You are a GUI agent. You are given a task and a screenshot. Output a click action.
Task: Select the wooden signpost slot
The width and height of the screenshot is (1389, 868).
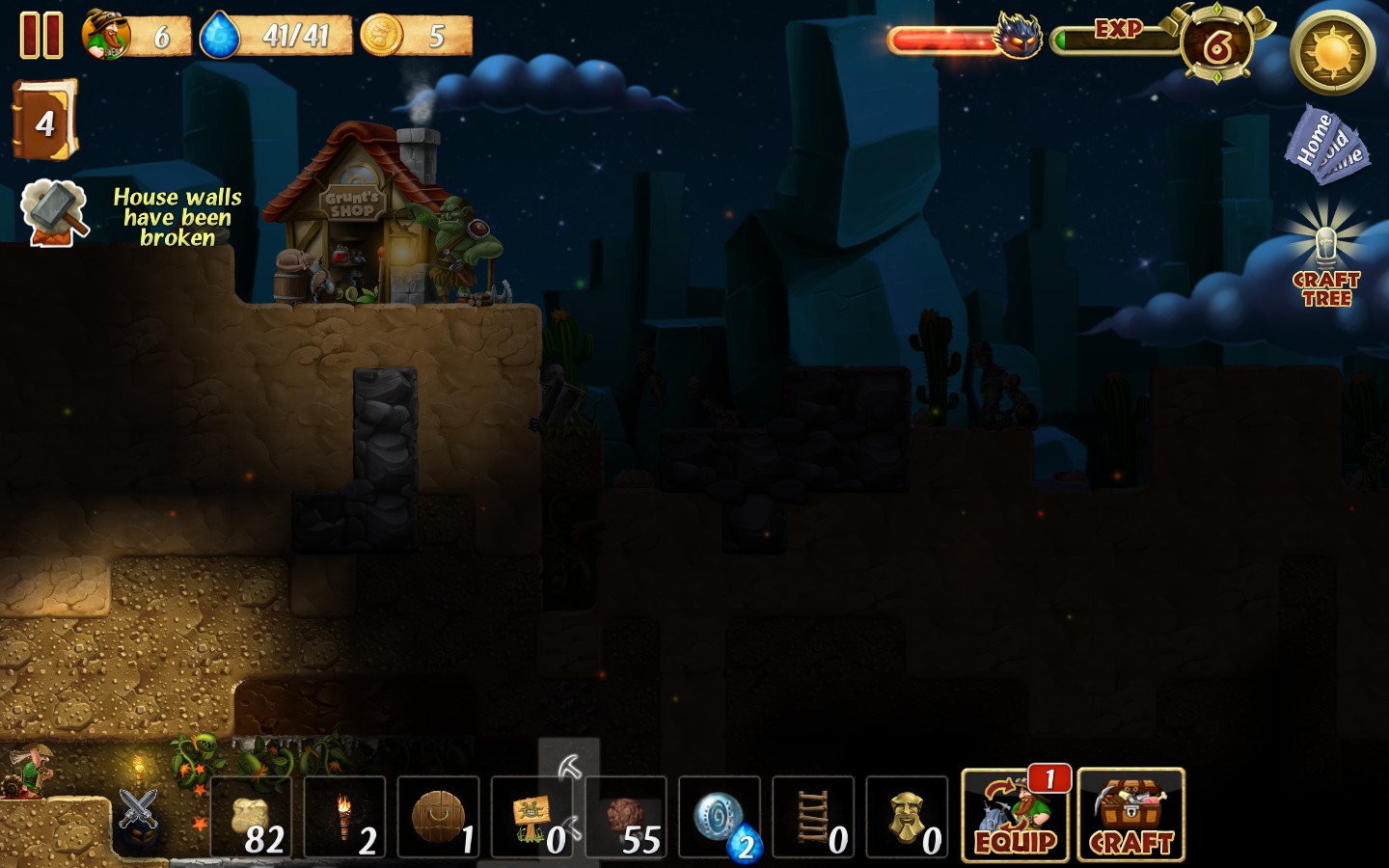click(x=531, y=818)
